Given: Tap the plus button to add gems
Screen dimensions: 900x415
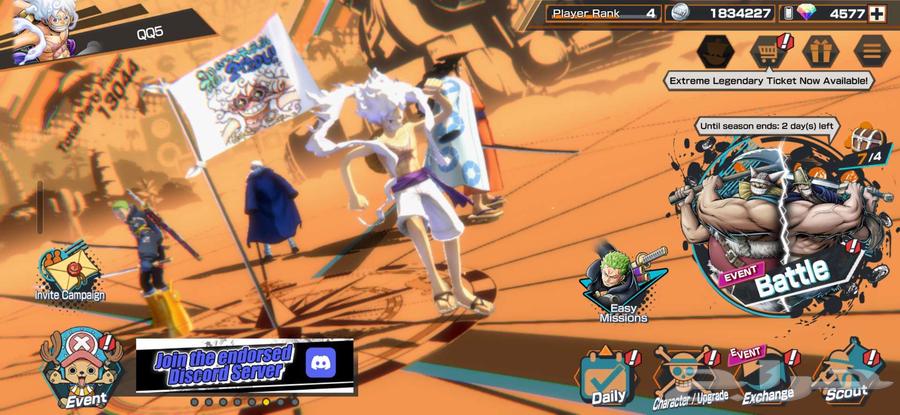Looking at the screenshot, I should point(878,13).
